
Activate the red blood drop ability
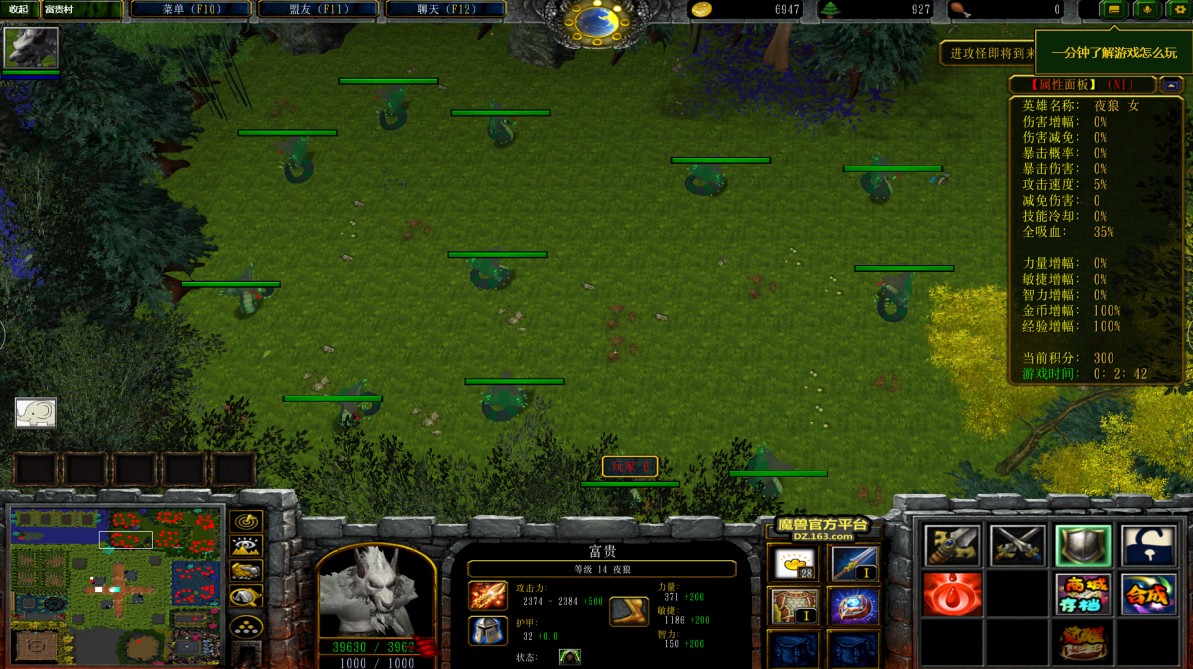(x=951, y=594)
